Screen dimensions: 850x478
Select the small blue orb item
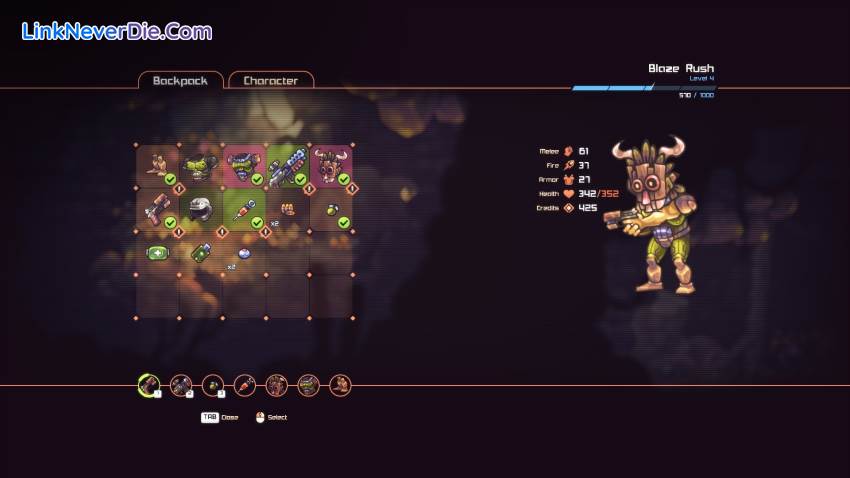click(x=243, y=253)
